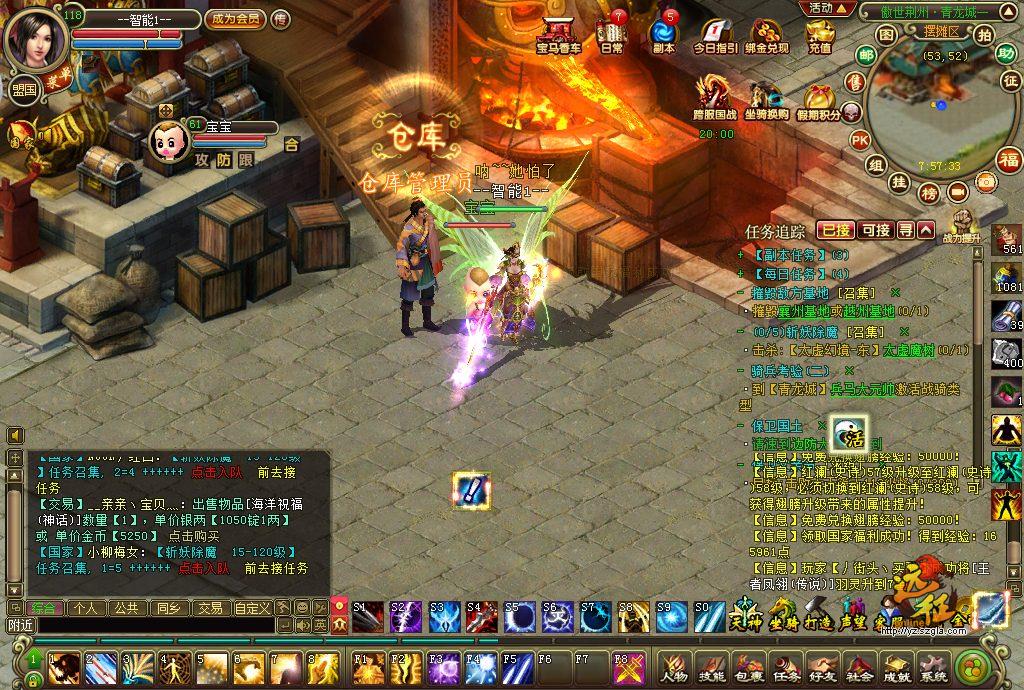Click the 福 welfare button by minimap

[1009, 159]
